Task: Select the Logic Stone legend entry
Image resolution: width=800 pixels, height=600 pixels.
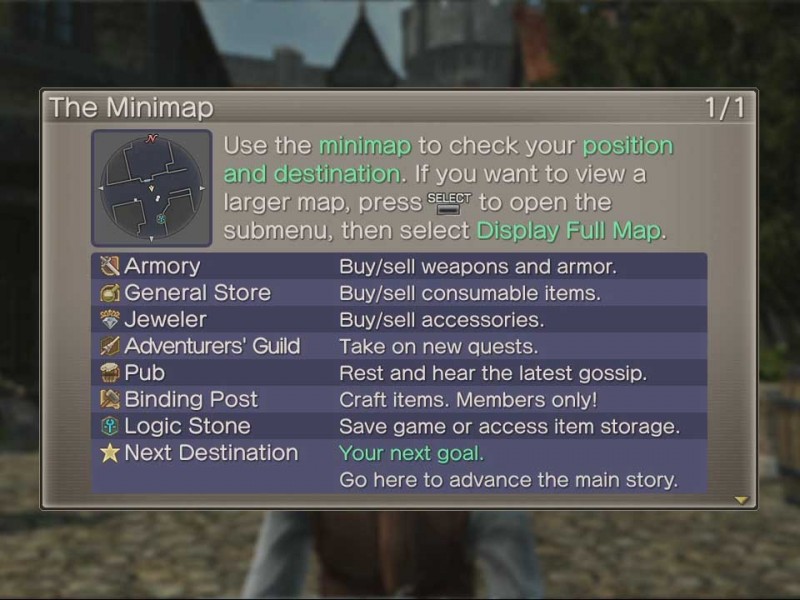Action: pyautogui.click(x=187, y=426)
